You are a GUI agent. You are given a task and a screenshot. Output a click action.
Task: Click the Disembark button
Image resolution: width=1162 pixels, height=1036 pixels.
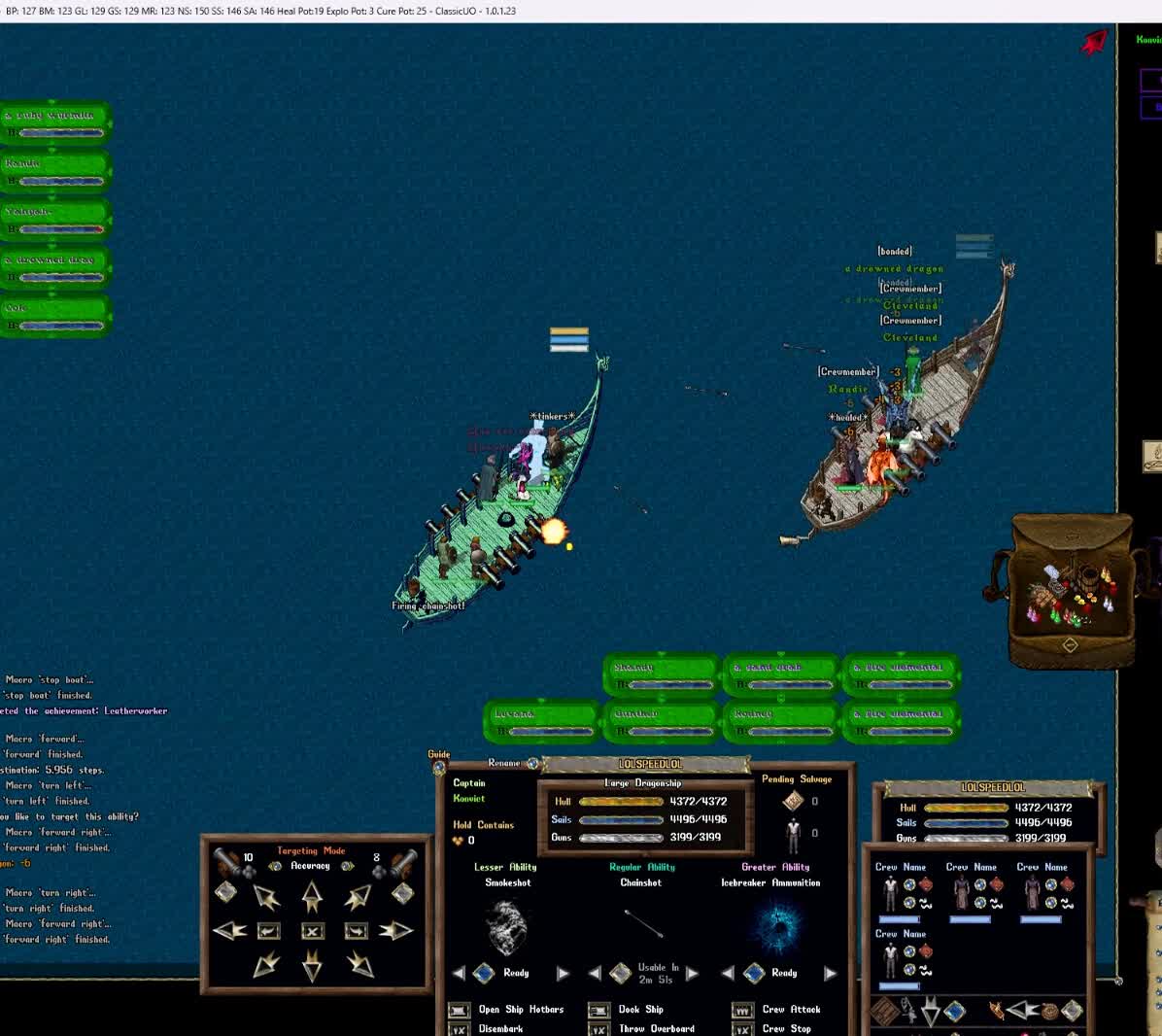tap(460, 1029)
